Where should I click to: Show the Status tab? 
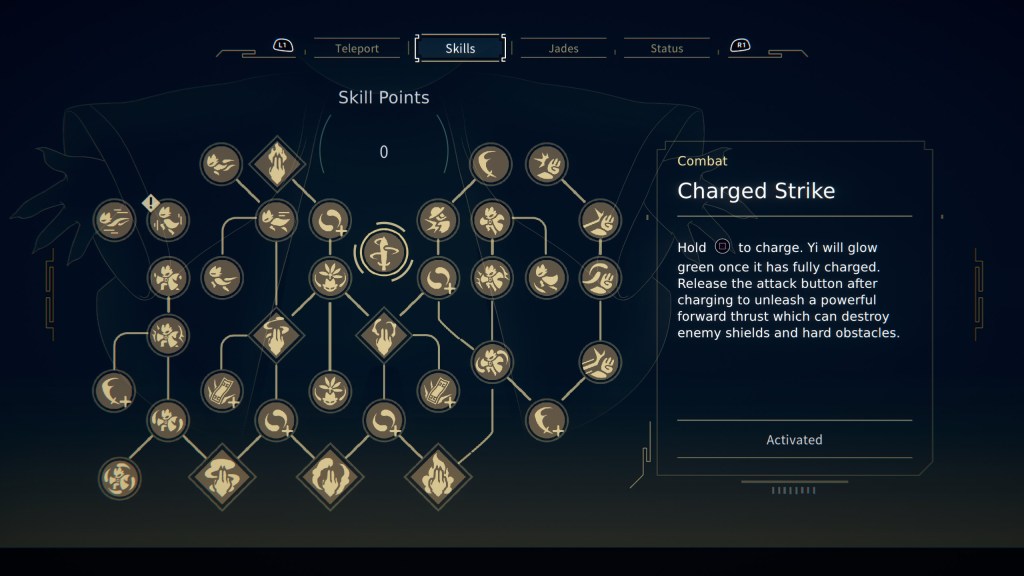coord(666,48)
